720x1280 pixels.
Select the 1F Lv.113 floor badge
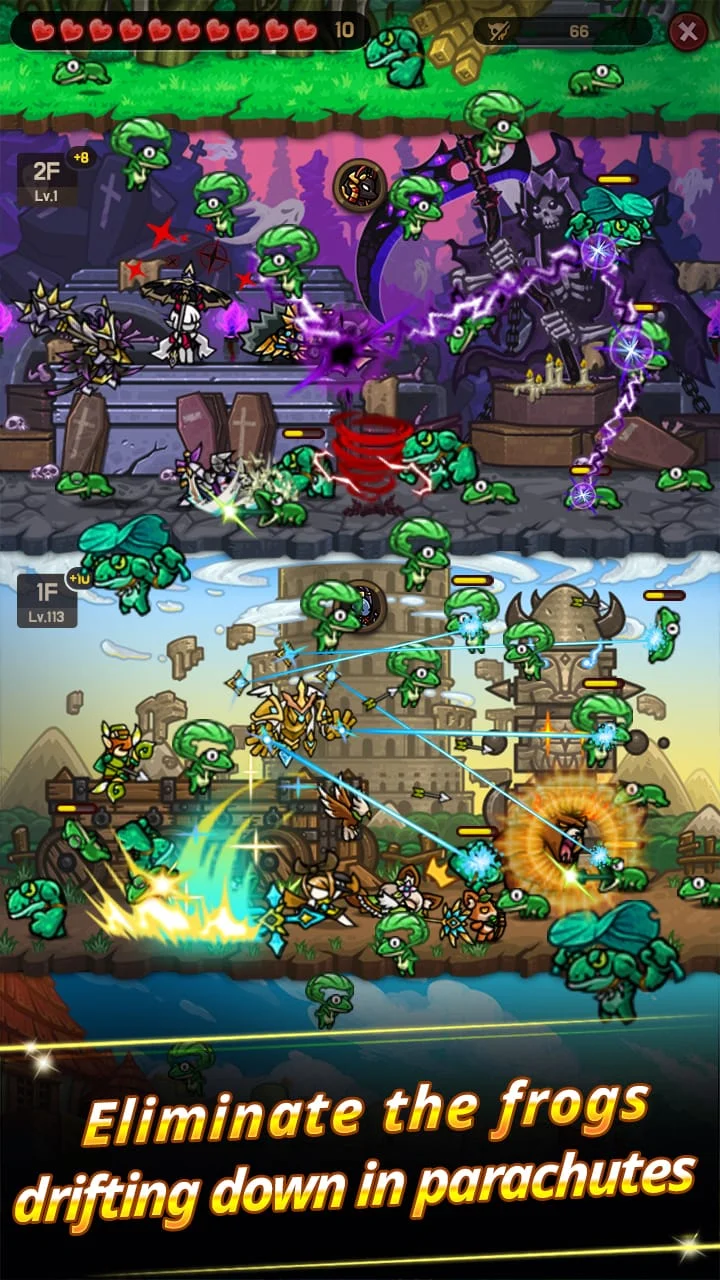47,601
